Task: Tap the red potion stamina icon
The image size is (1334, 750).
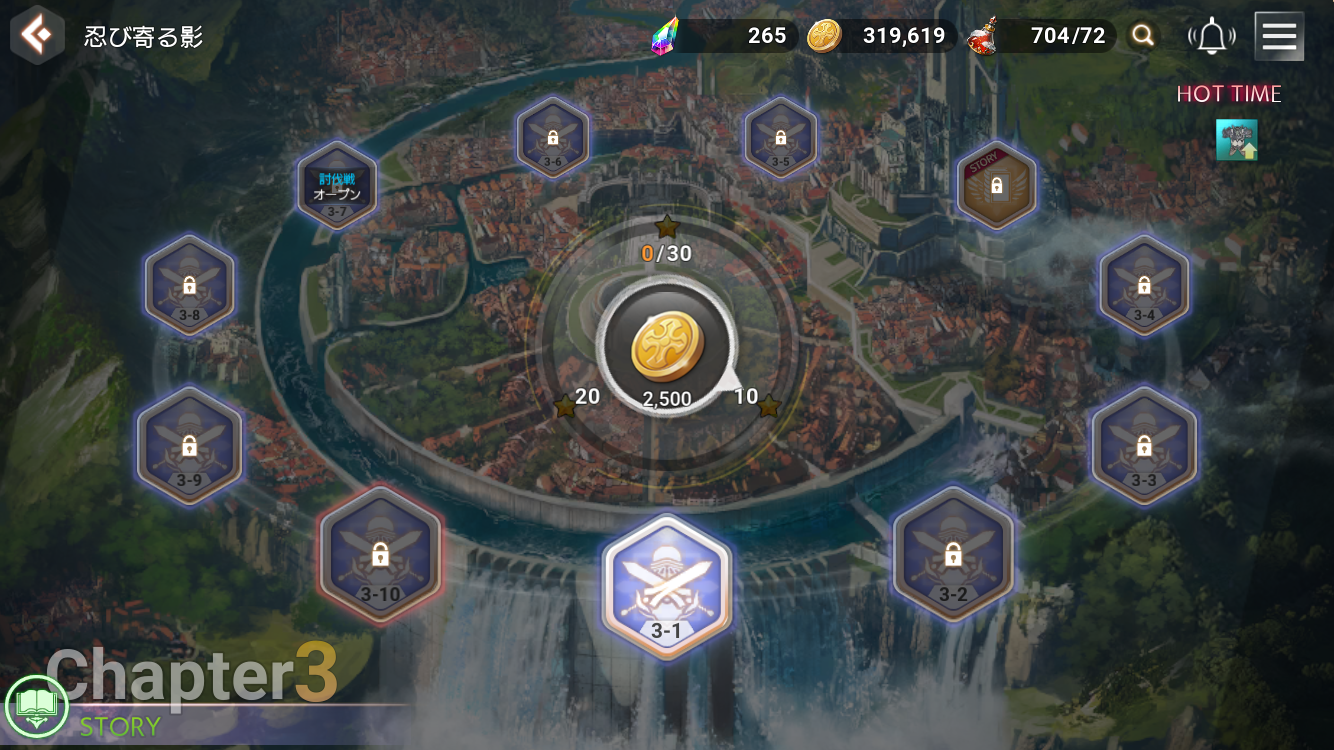Action: (985, 37)
